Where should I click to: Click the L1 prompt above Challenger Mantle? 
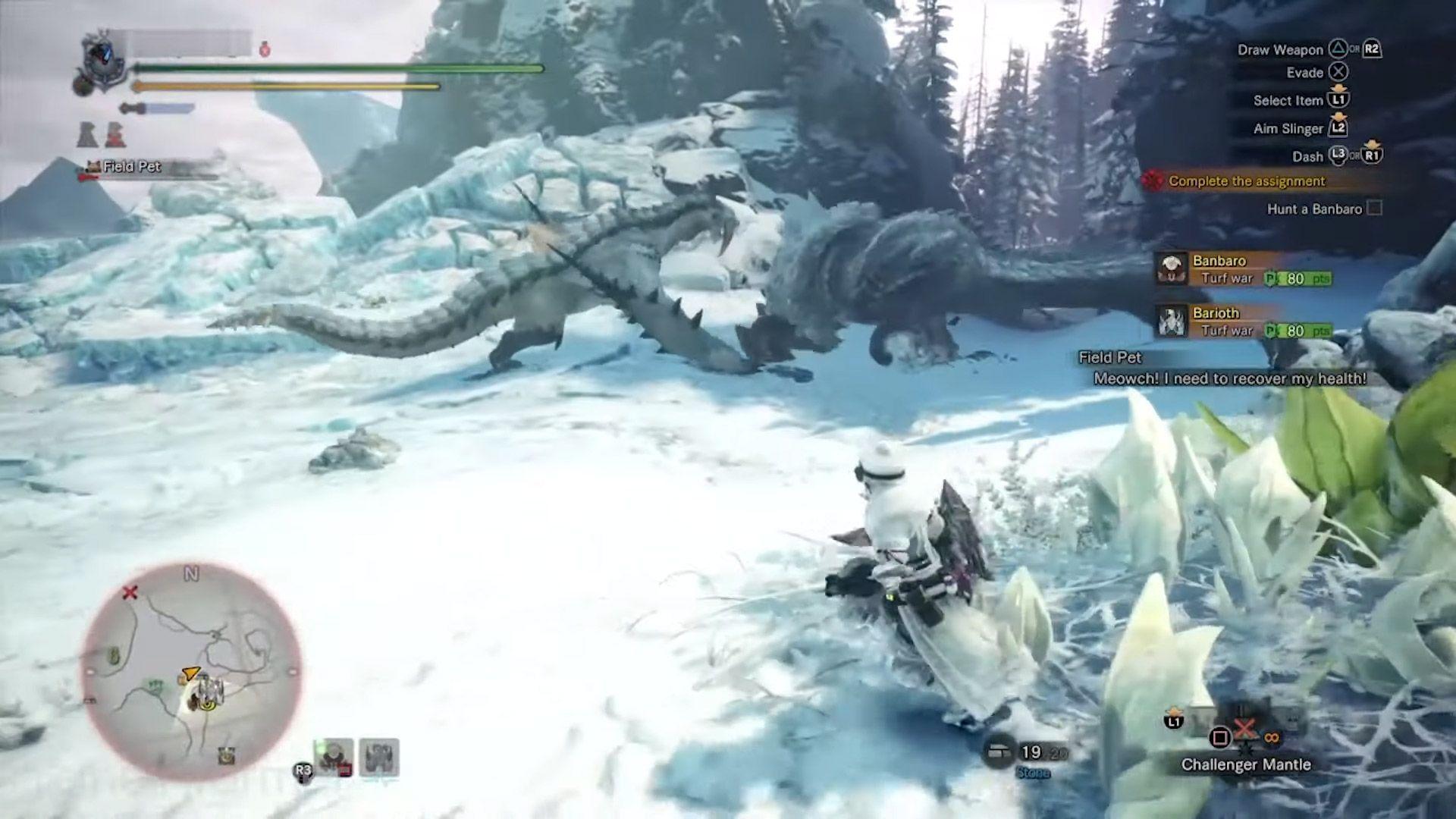(x=1173, y=722)
